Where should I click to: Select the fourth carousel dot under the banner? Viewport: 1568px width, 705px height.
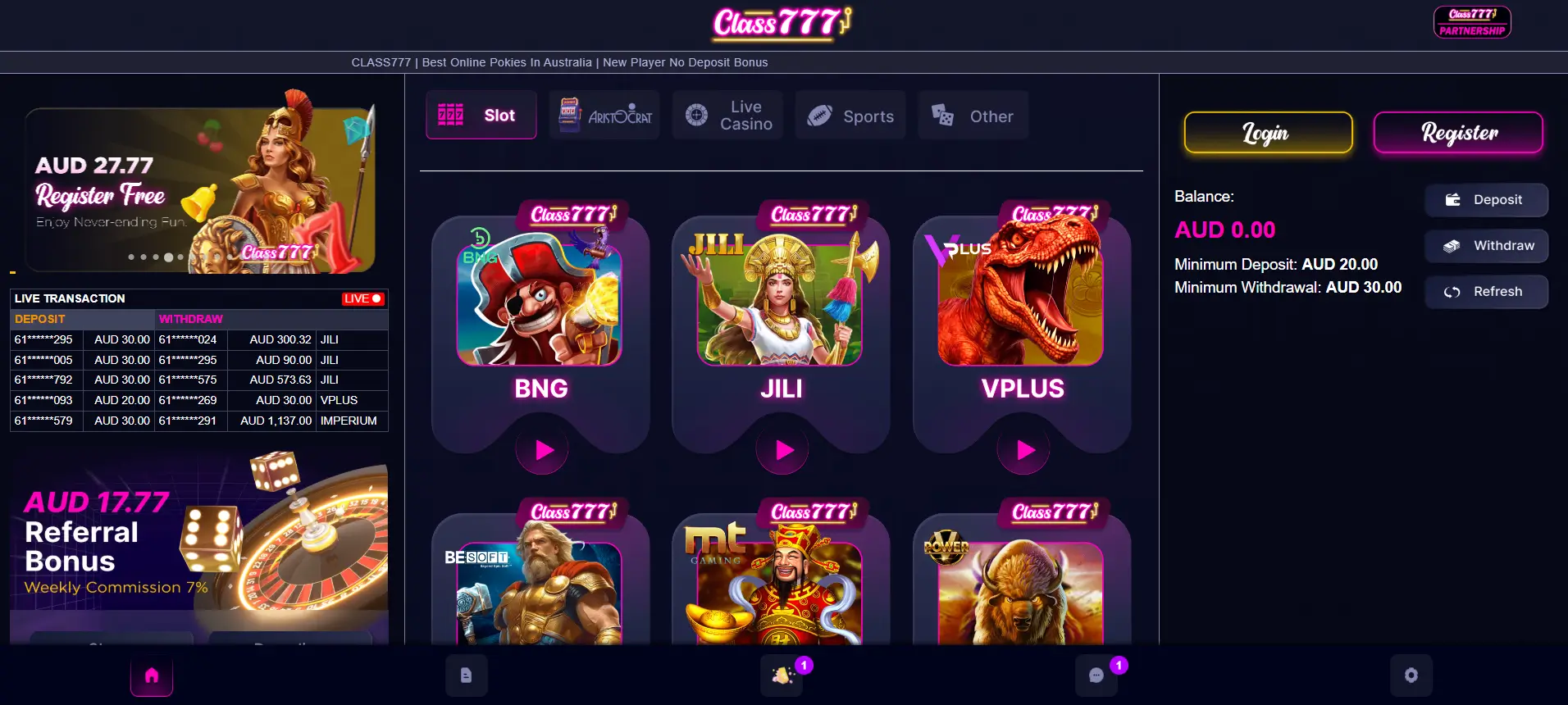pyautogui.click(x=168, y=257)
